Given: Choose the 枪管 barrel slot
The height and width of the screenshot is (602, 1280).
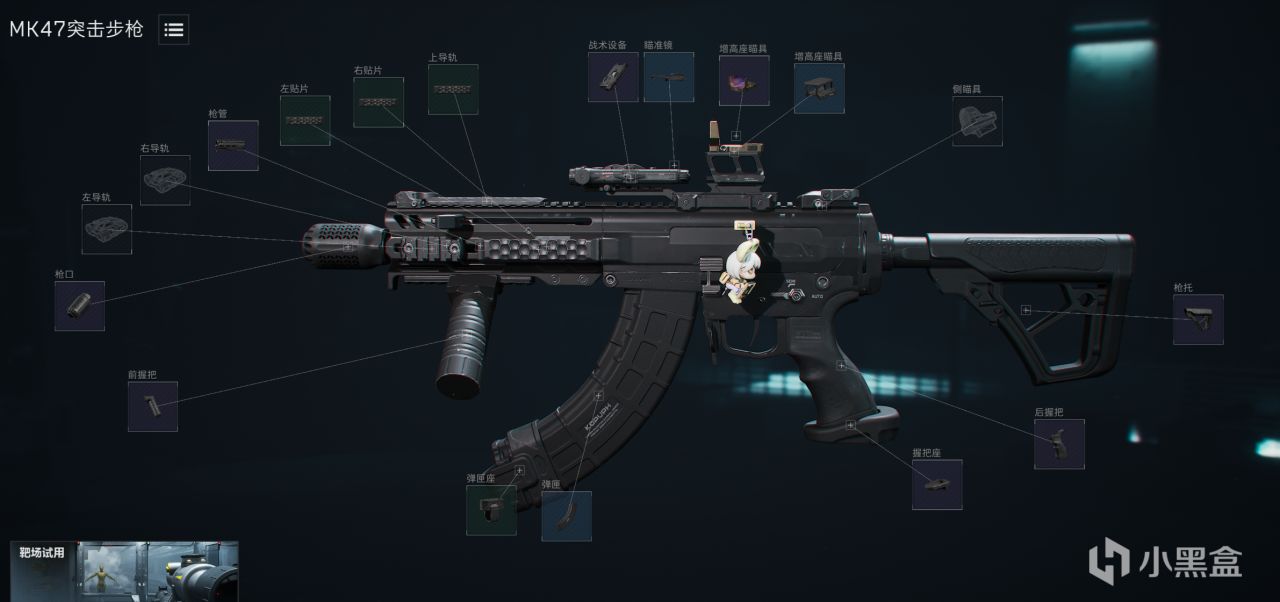Looking at the screenshot, I should 233,146.
